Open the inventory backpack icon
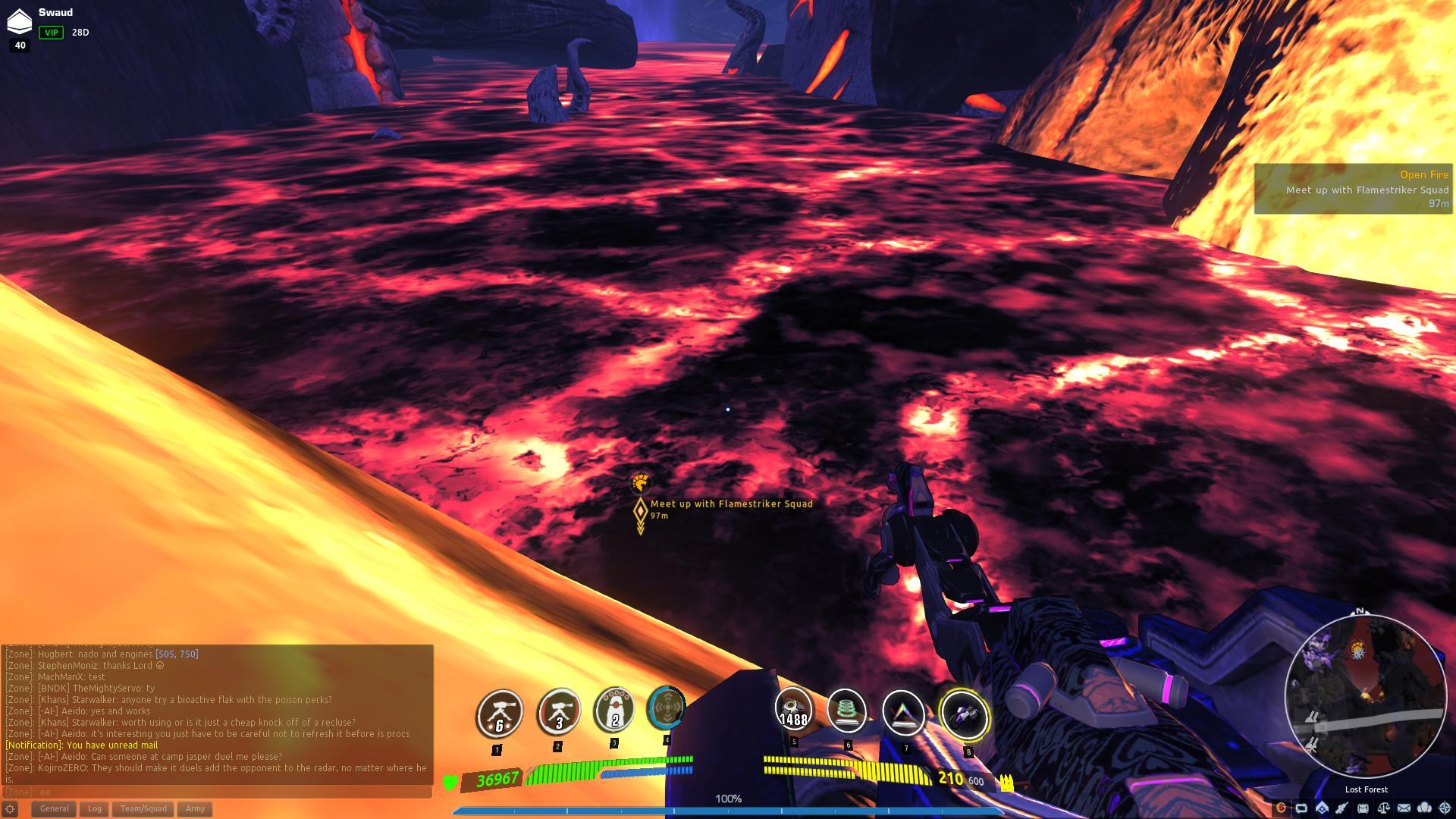1456x819 pixels. point(1363,809)
